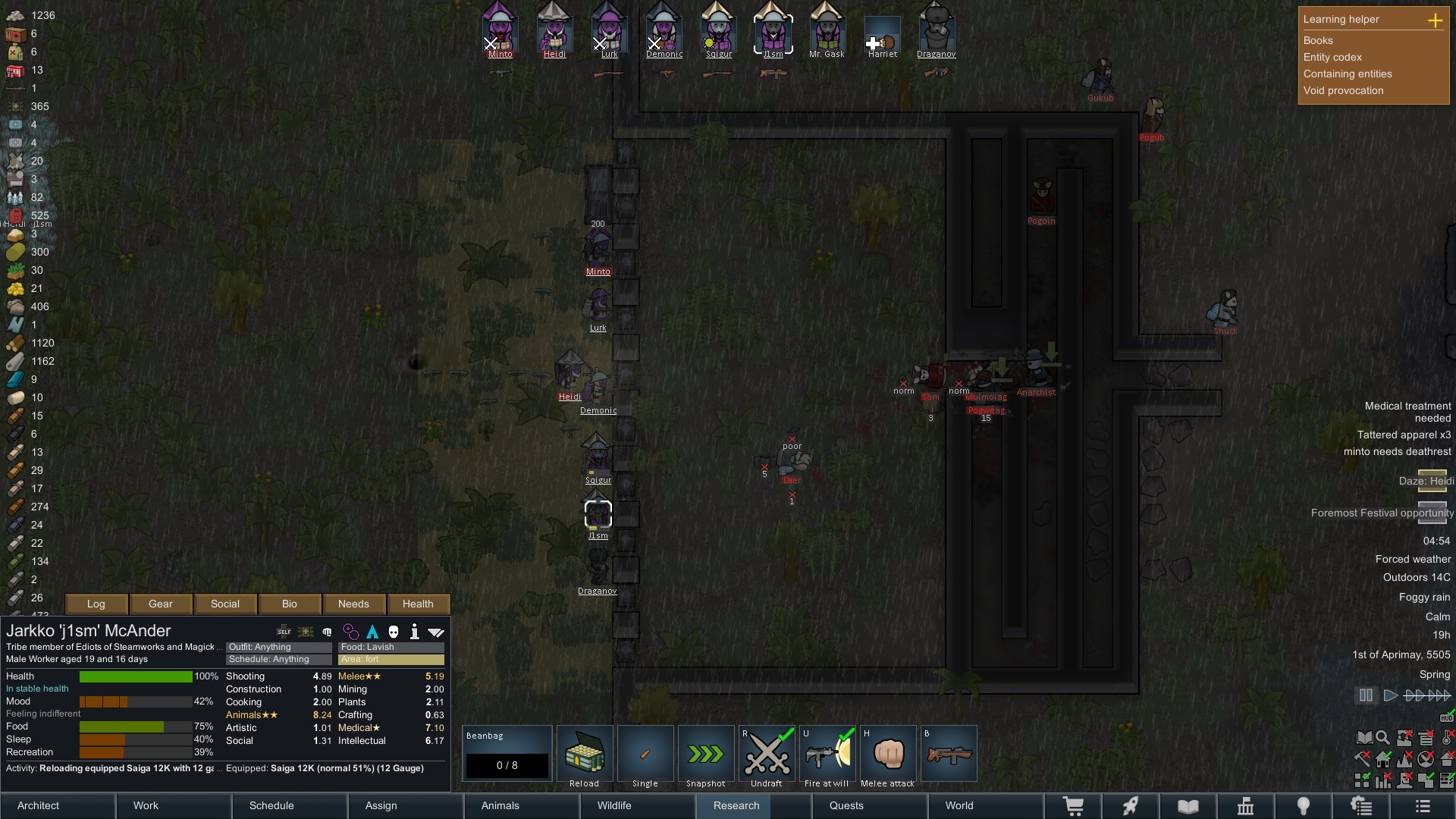
Task: Undraft the selected colonist
Action: click(767, 755)
